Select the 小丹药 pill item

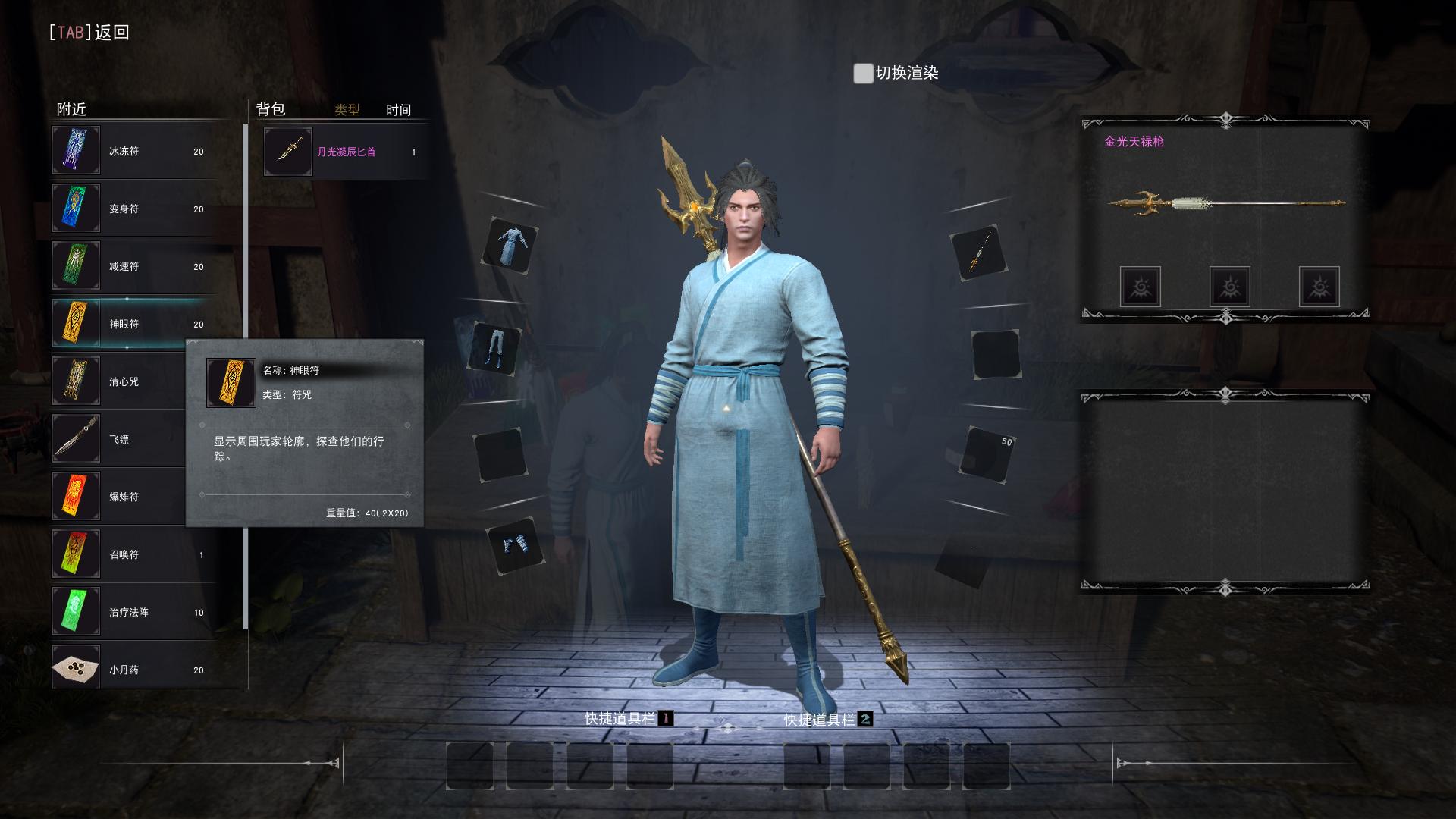[133, 670]
